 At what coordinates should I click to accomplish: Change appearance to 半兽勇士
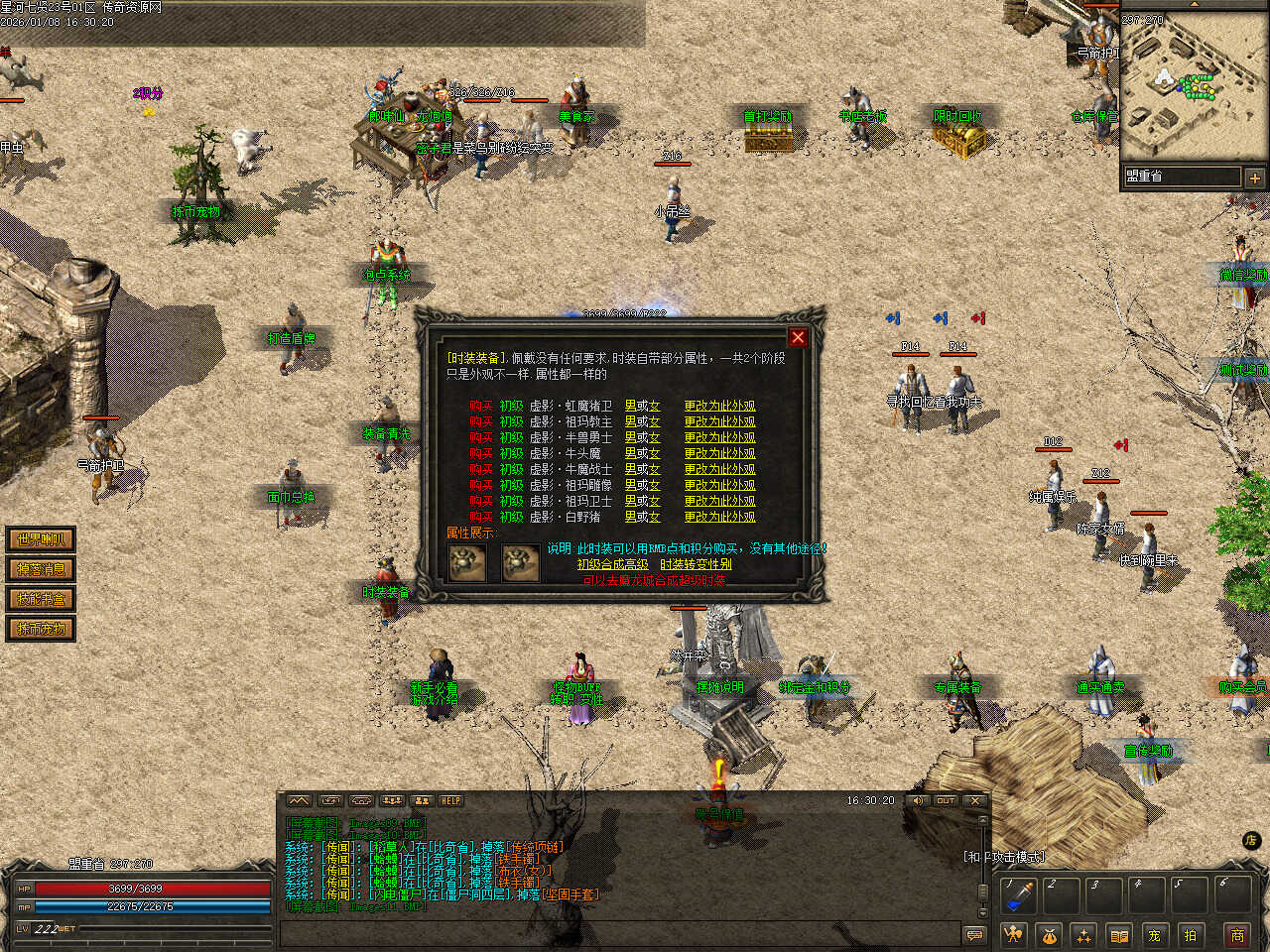coord(719,437)
